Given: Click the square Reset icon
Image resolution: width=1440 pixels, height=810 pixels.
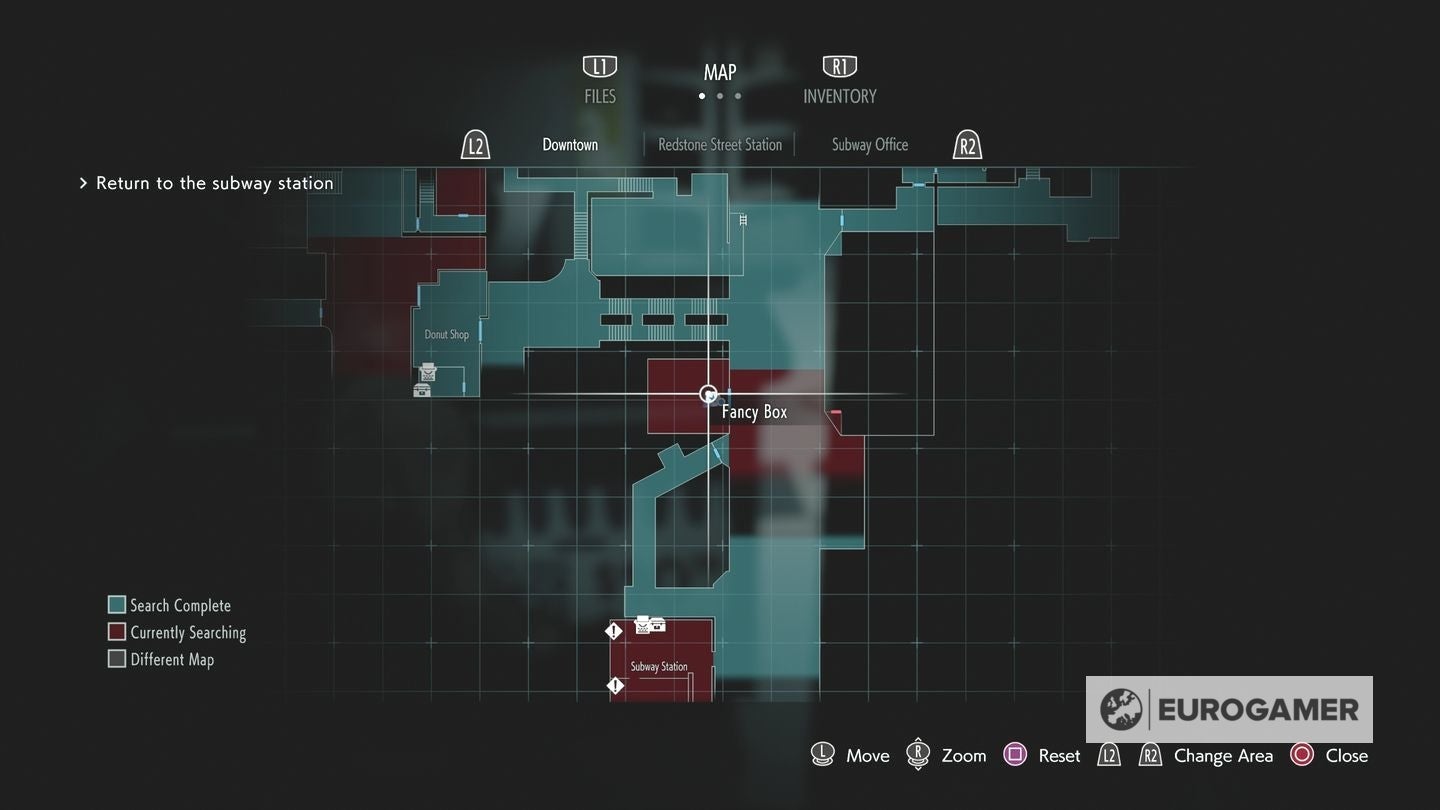Looking at the screenshot, I should point(1015,755).
